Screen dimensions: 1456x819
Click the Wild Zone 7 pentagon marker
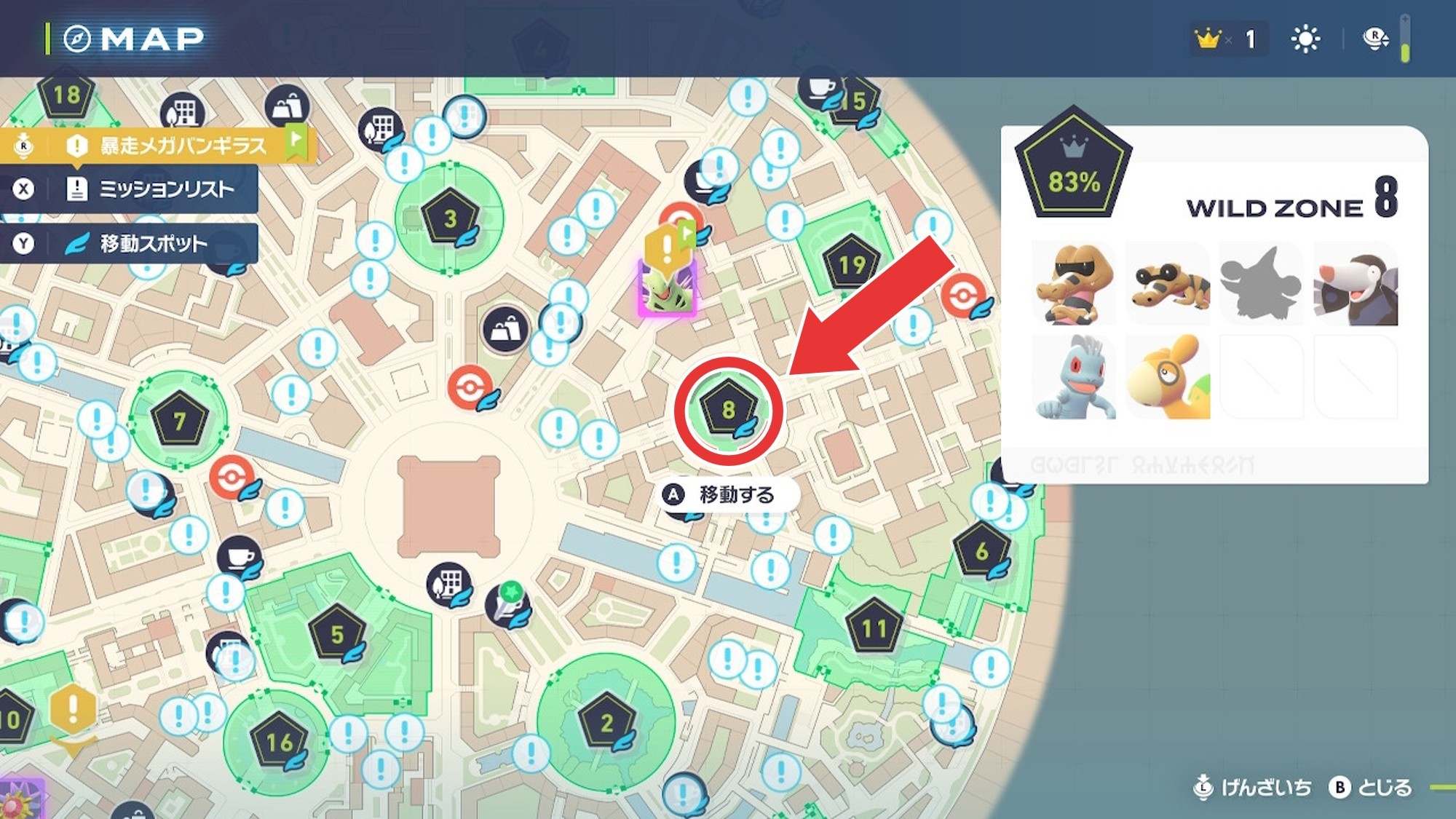(x=179, y=420)
